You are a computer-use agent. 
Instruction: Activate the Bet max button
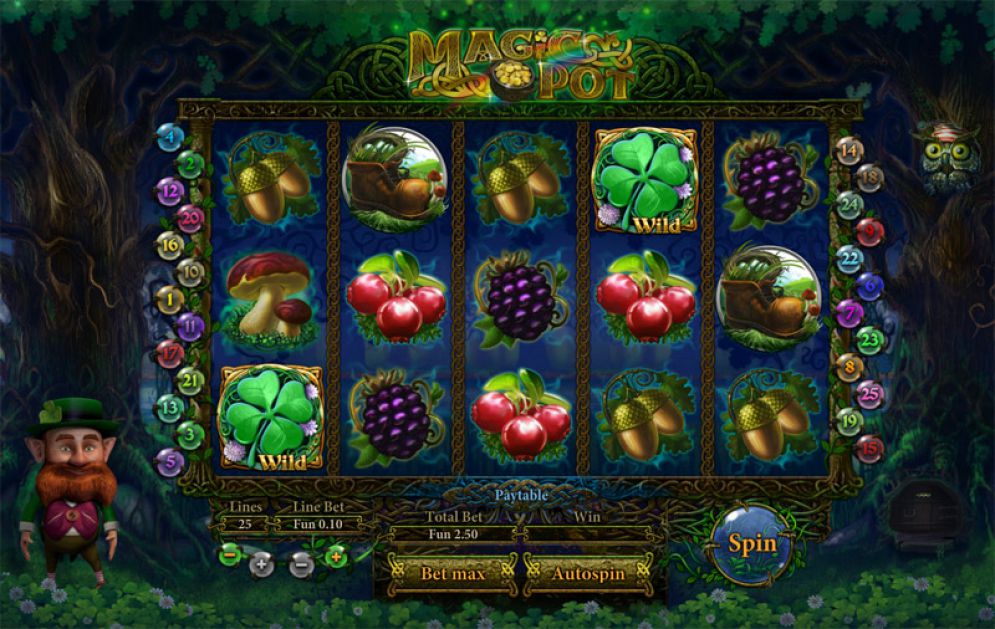(x=452, y=573)
